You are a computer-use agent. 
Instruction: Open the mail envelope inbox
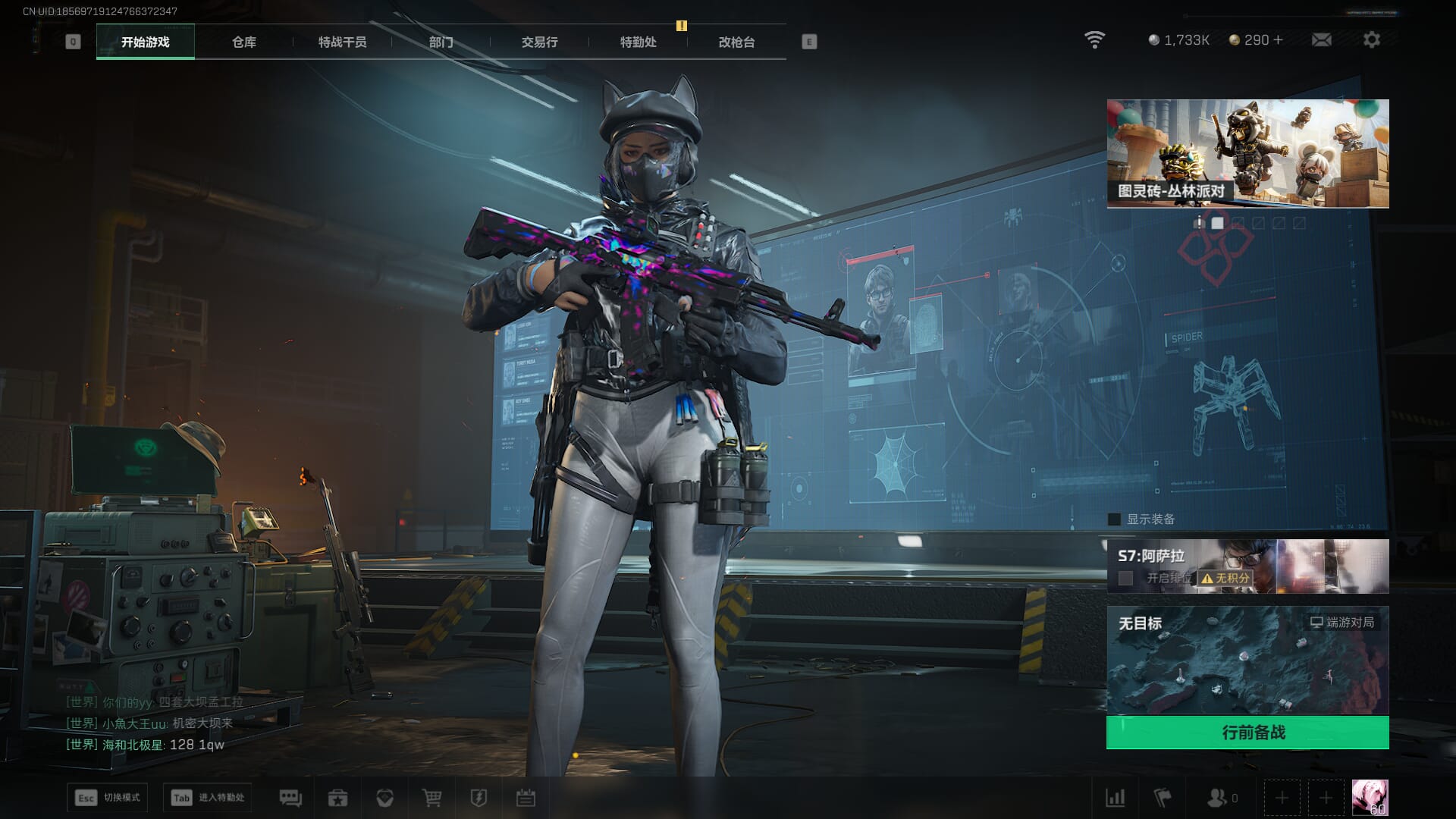click(1321, 40)
